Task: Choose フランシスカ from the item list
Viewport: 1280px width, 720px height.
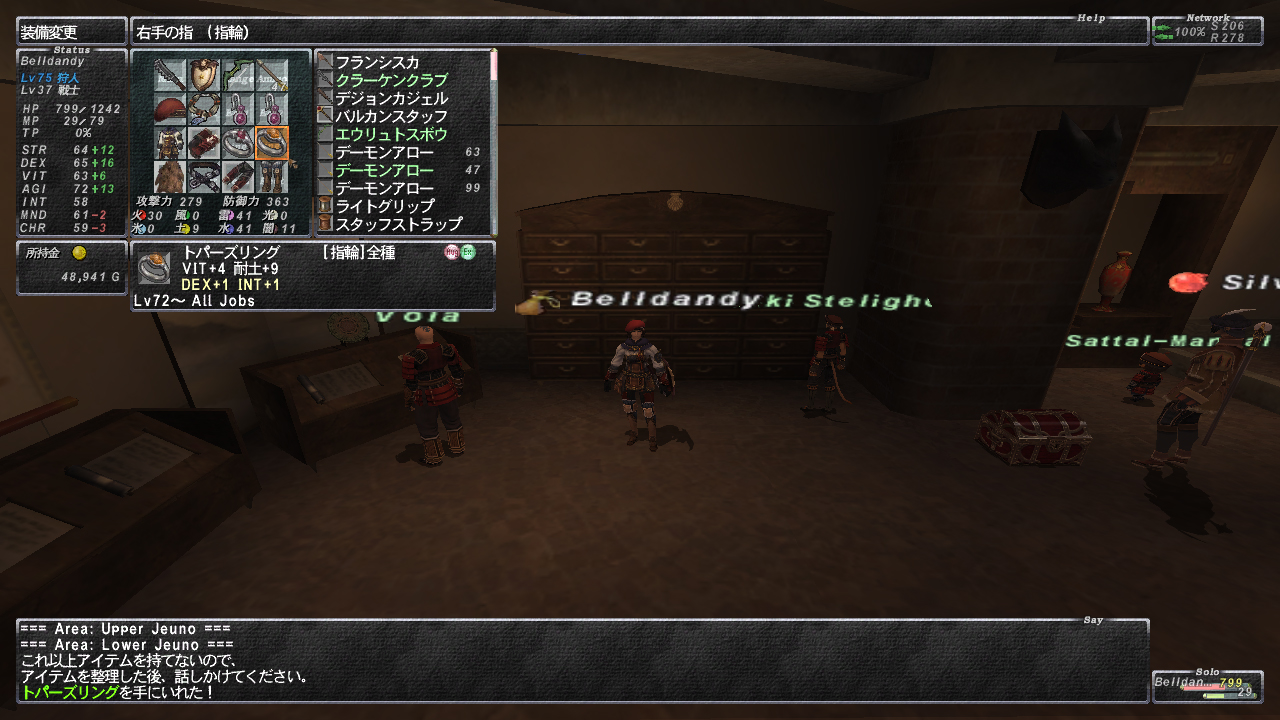Action: [377, 63]
